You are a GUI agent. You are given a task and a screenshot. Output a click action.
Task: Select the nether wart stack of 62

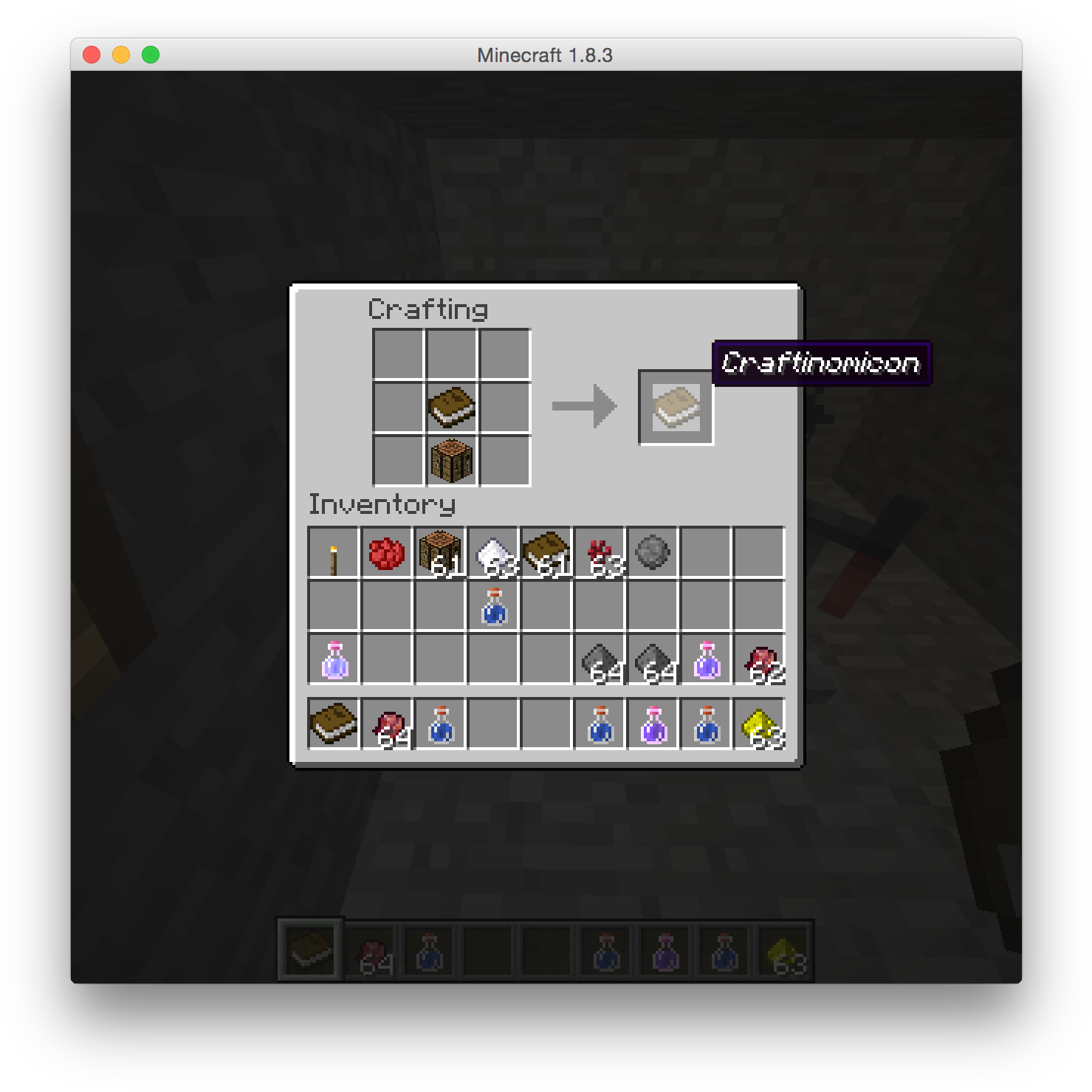click(758, 657)
